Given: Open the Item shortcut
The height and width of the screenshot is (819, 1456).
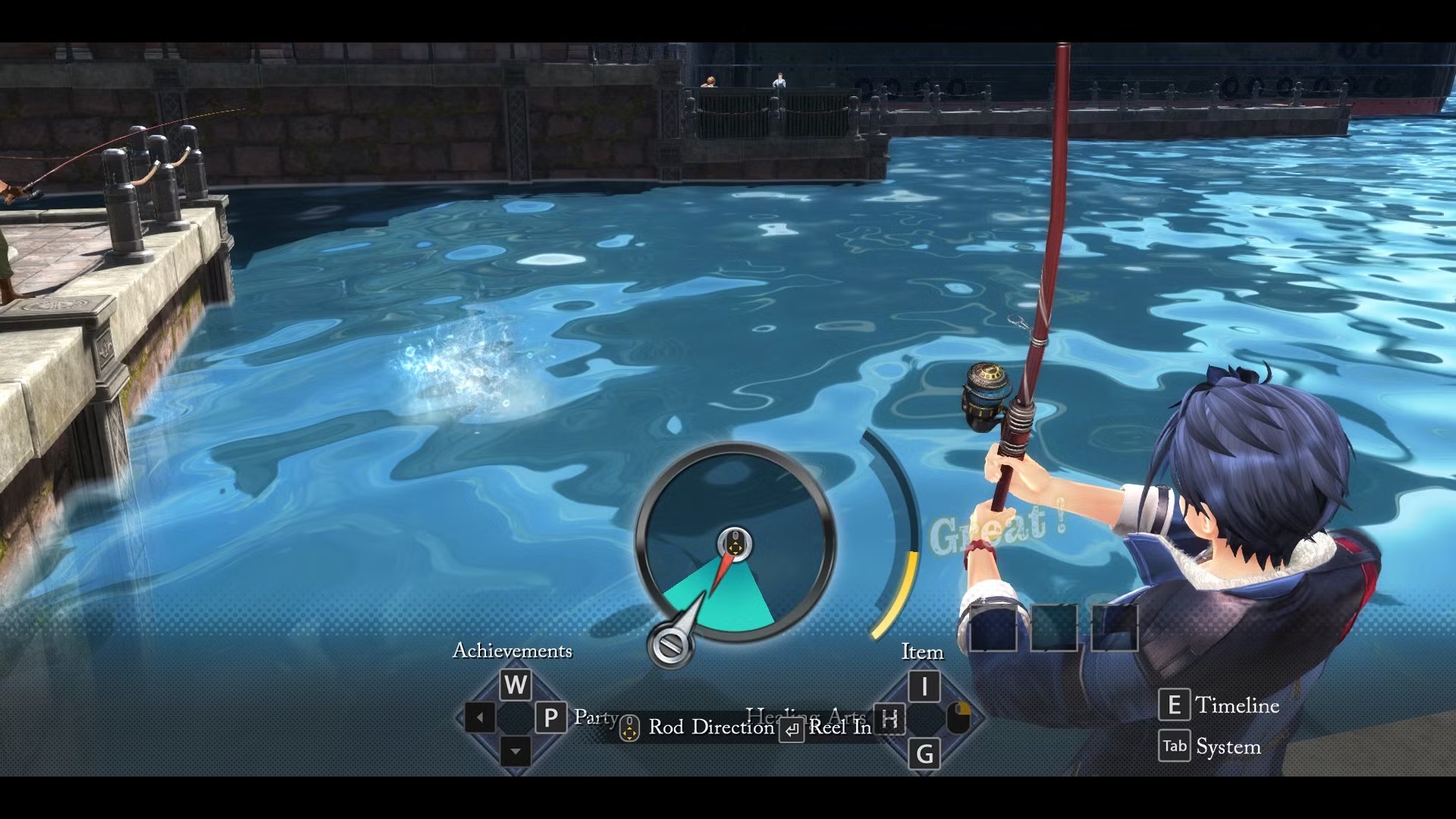Looking at the screenshot, I should click(924, 686).
